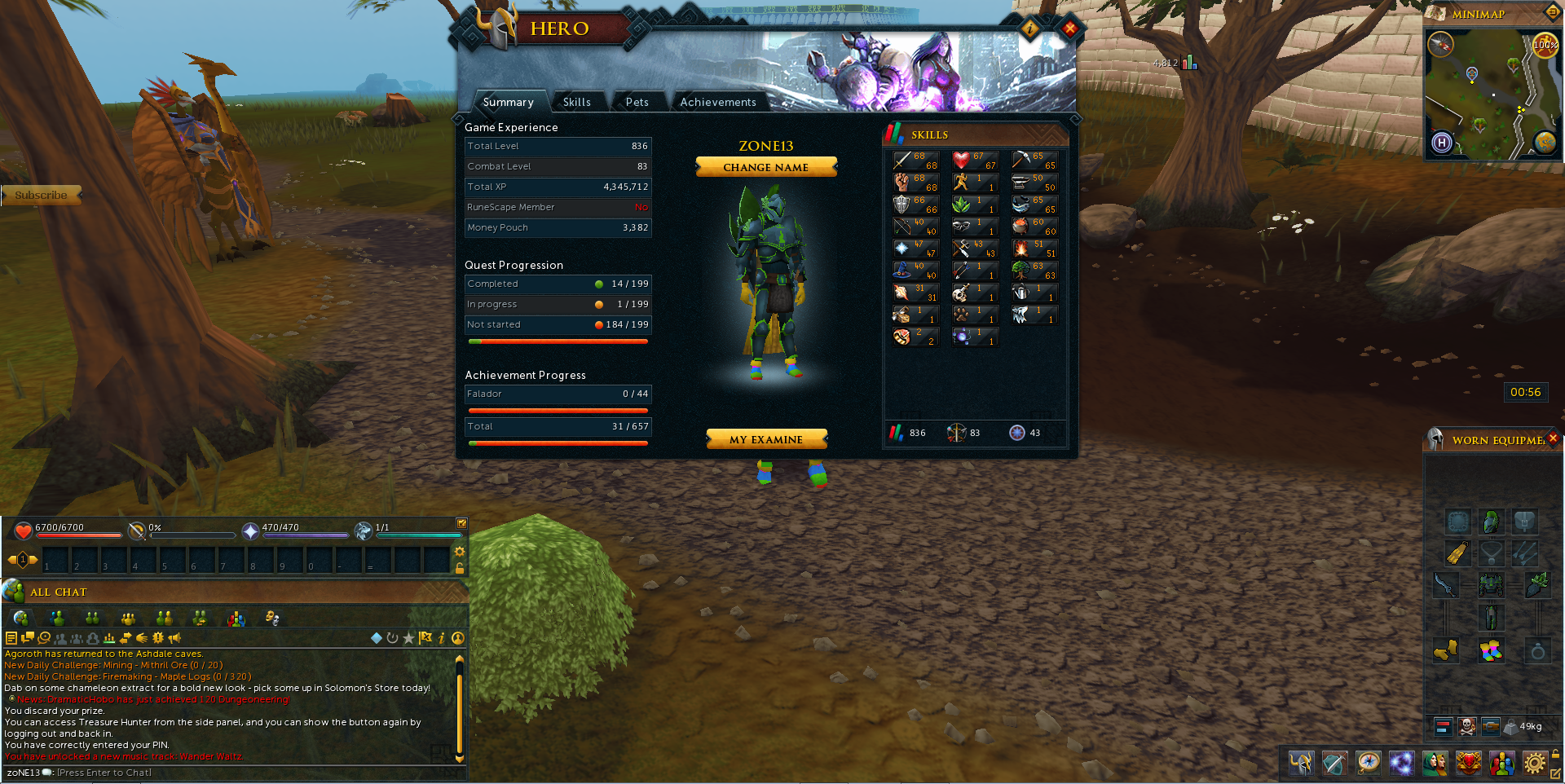Click the Change Name button

tap(765, 167)
